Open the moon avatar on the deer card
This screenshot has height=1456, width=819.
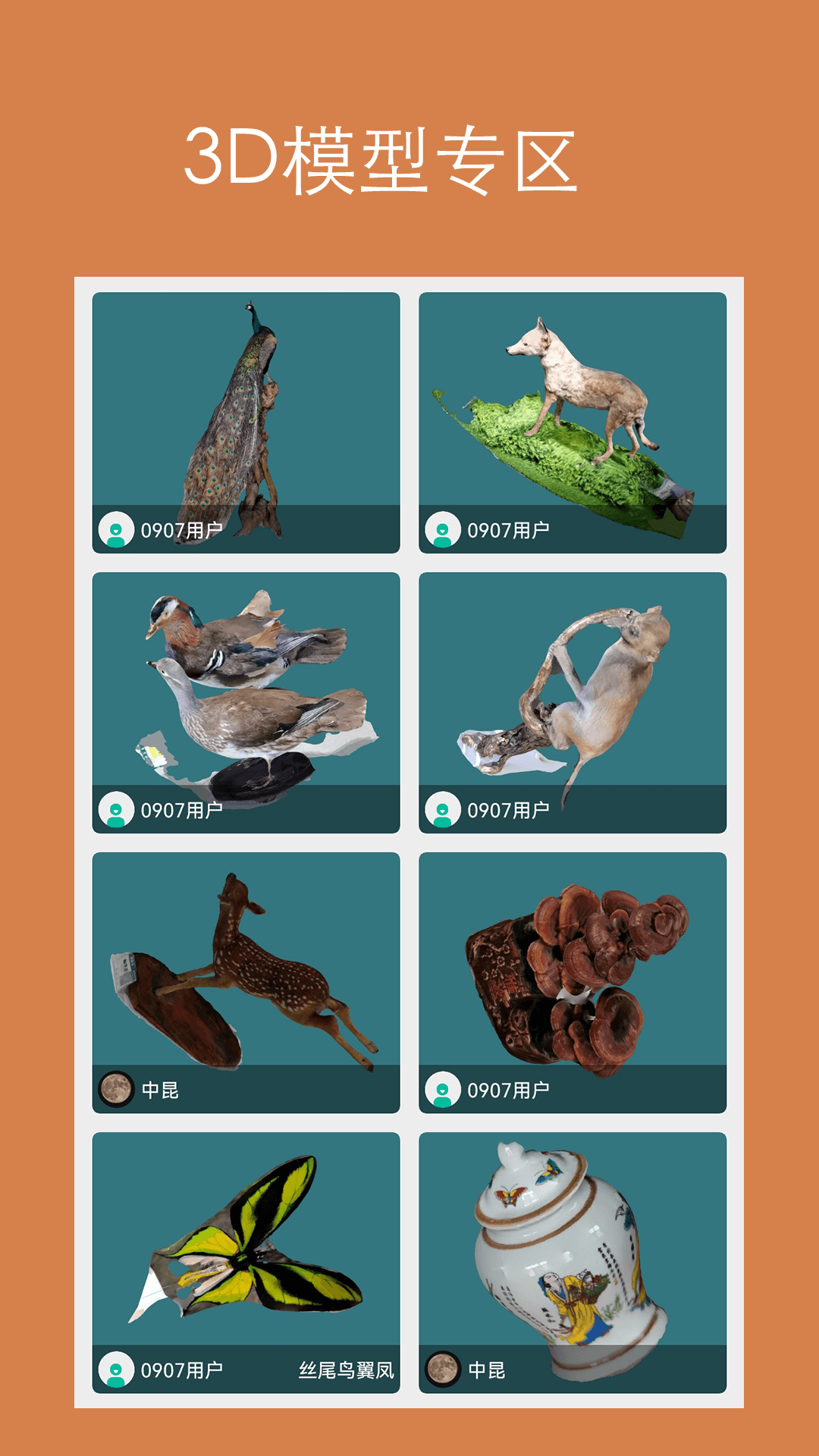[x=116, y=1090]
